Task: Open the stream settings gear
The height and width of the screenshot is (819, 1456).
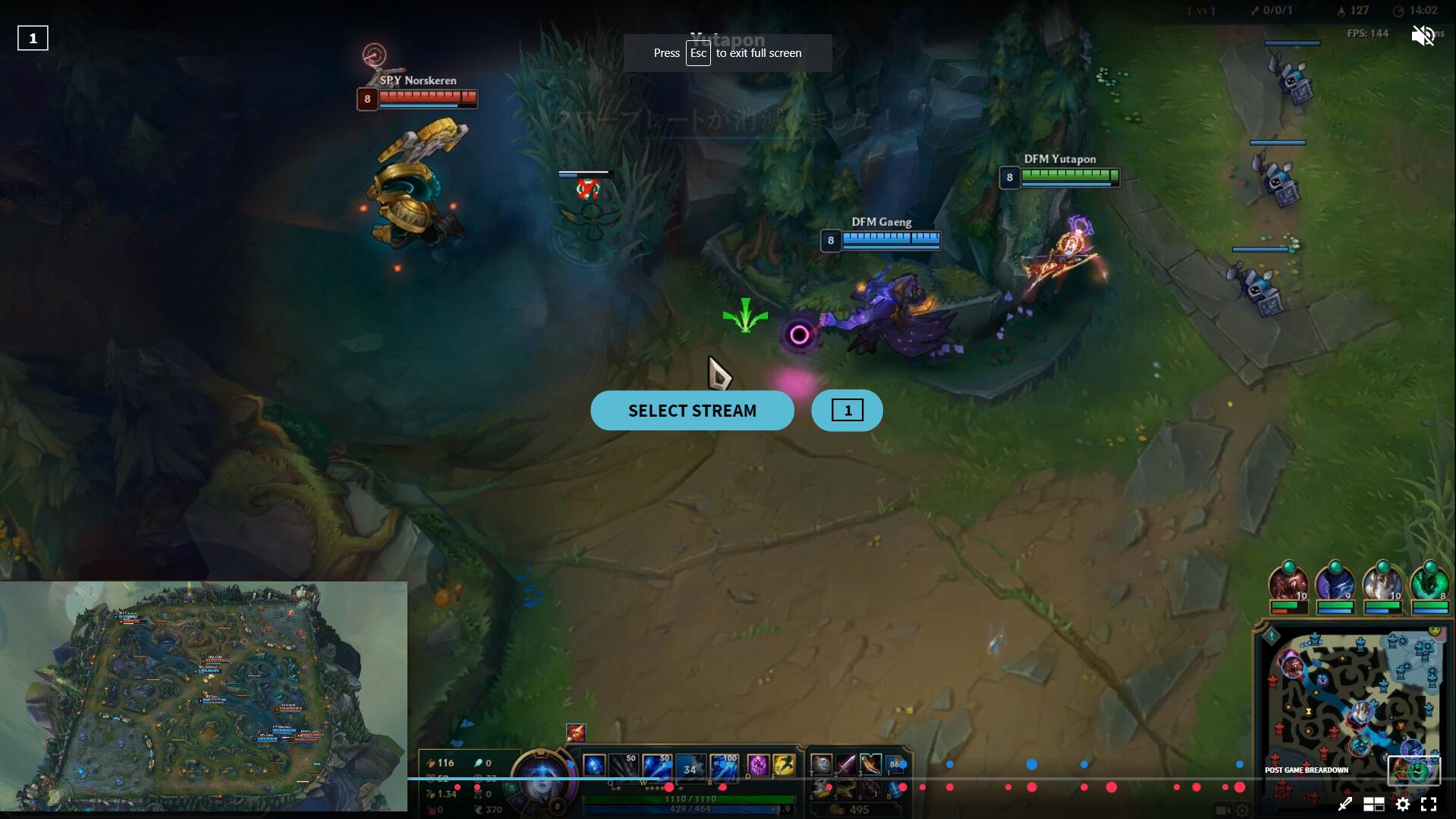Action: [x=1403, y=805]
